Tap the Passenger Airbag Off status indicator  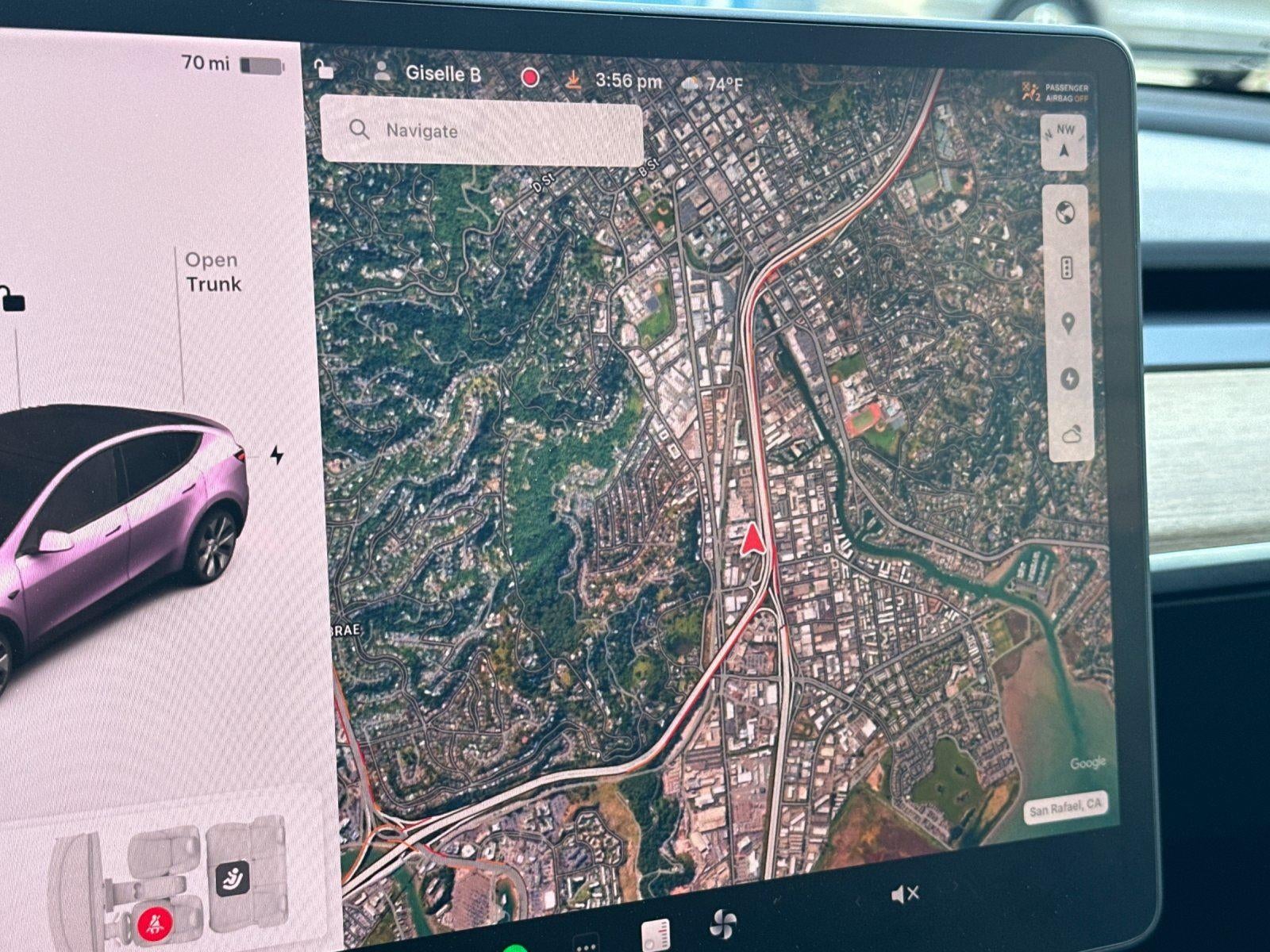[1056, 90]
